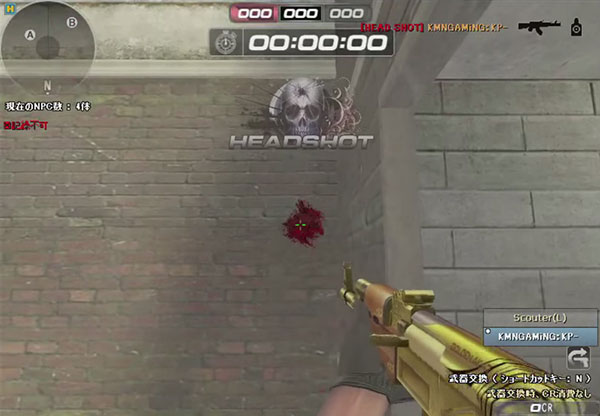The height and width of the screenshot is (416, 600).
Task: Select the A site marker on minimap
Action: [x=30, y=36]
